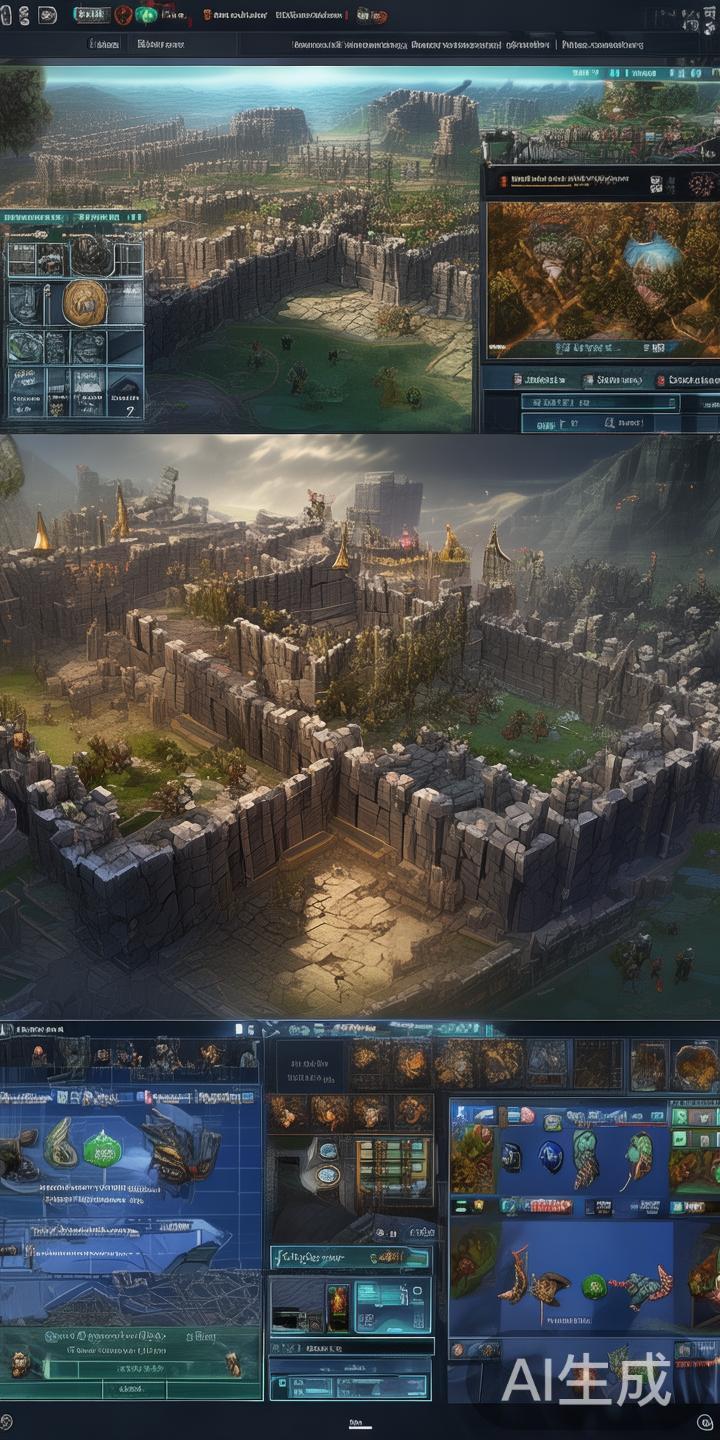This screenshot has height=1440, width=720.
Task: Select the round golden medallion slot
Action: (x=85, y=301)
